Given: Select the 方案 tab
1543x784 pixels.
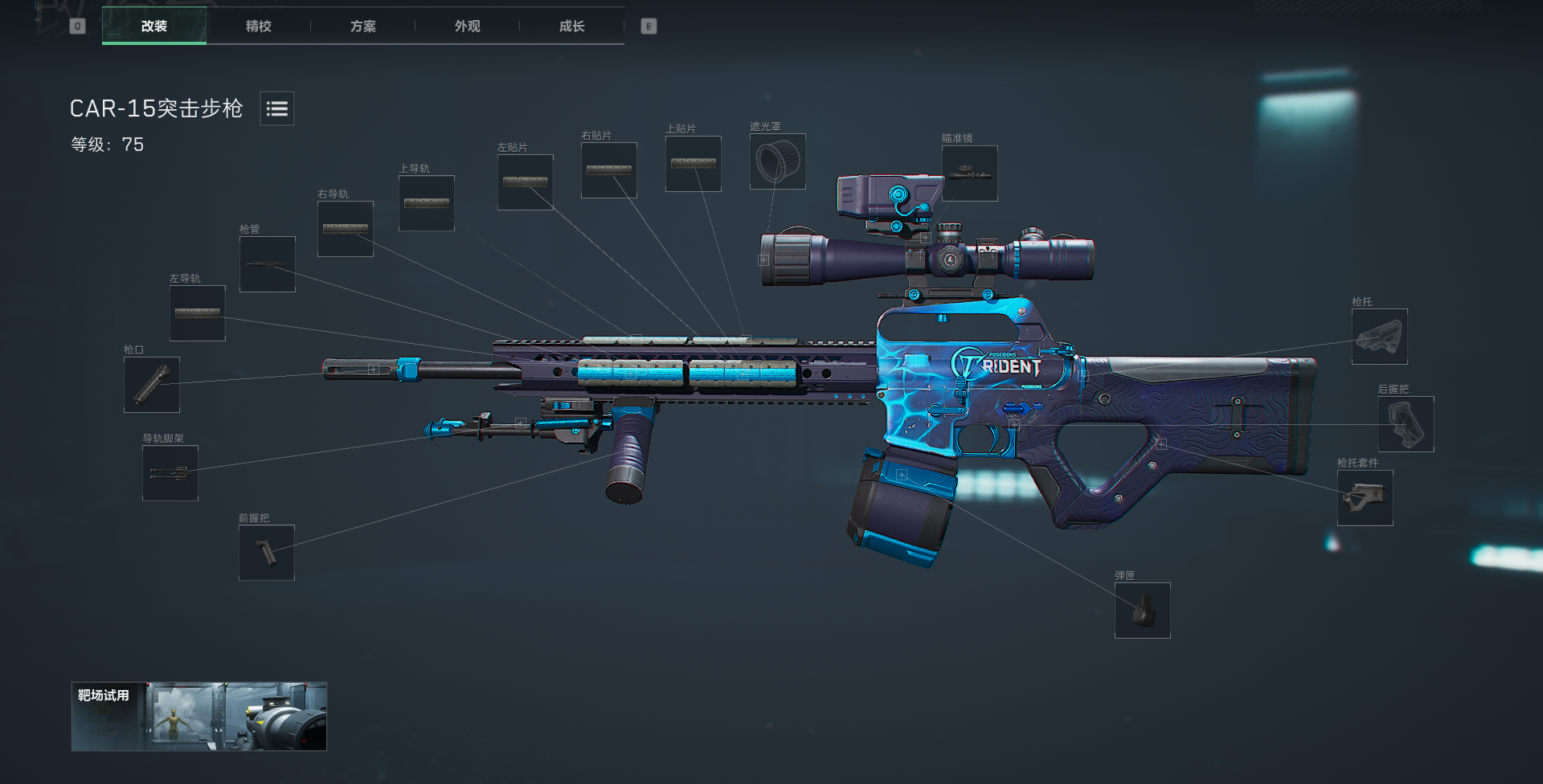Looking at the screenshot, I should 362,26.
